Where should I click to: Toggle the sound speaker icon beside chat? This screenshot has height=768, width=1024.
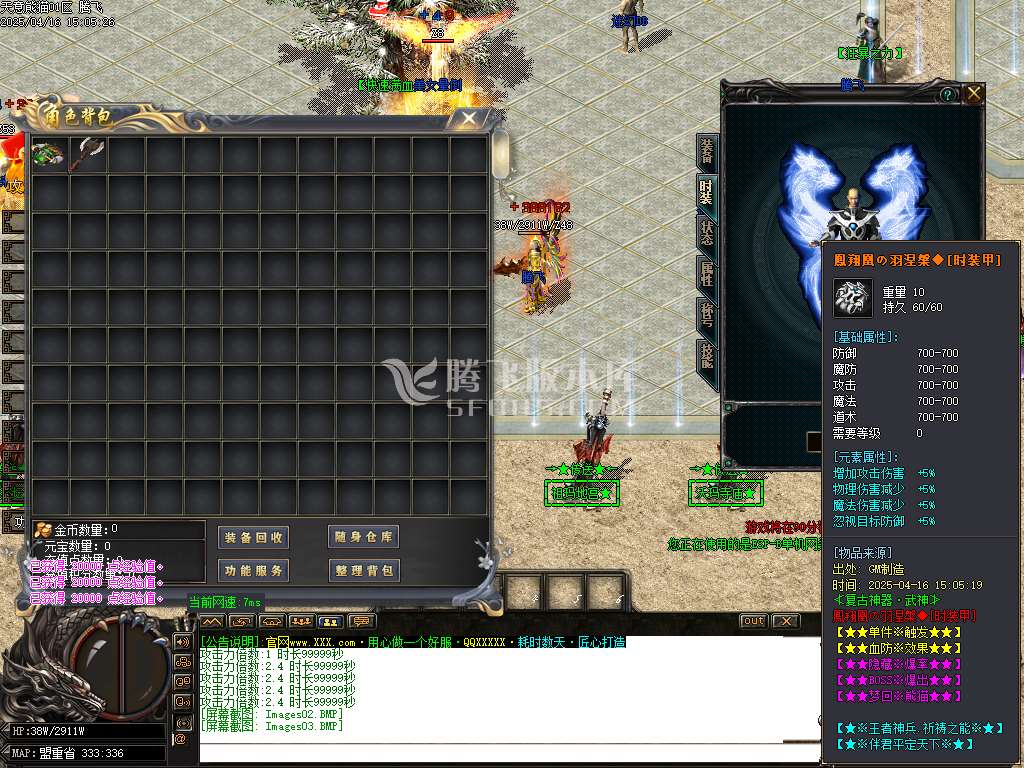pyautogui.click(x=182, y=641)
